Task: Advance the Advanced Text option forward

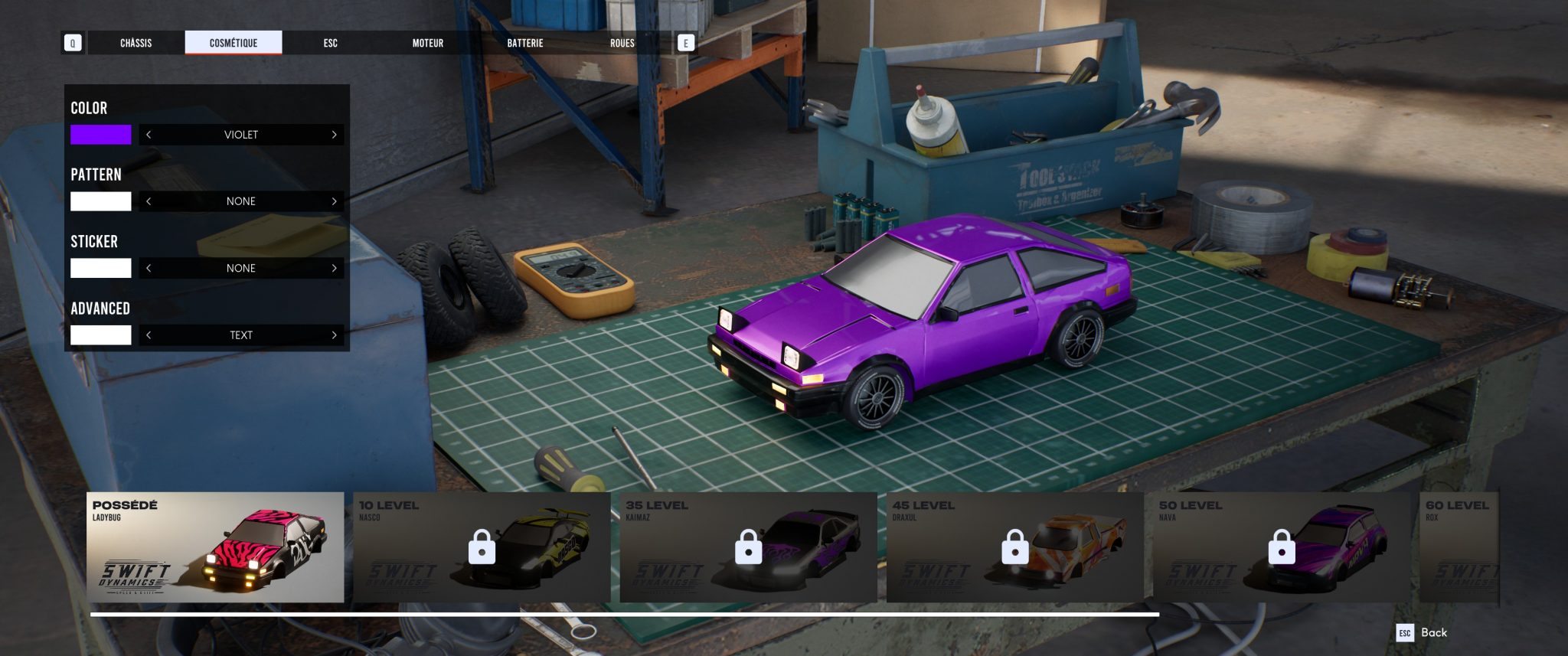Action: click(334, 335)
